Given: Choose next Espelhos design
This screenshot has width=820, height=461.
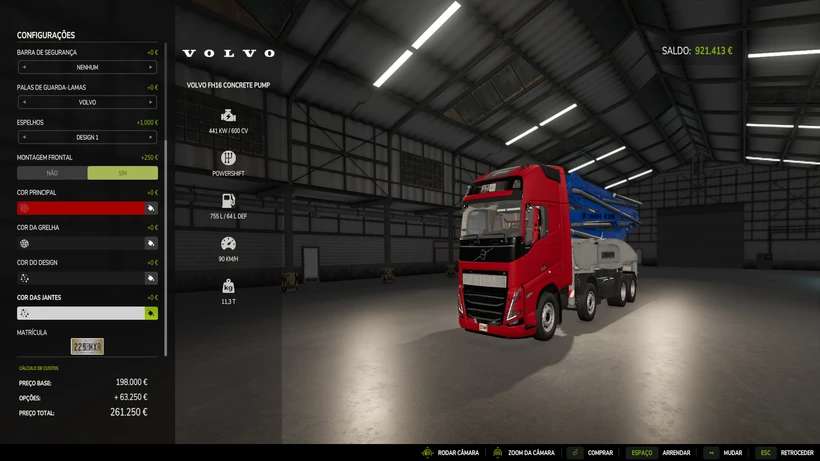Looking at the screenshot, I should tap(151, 137).
